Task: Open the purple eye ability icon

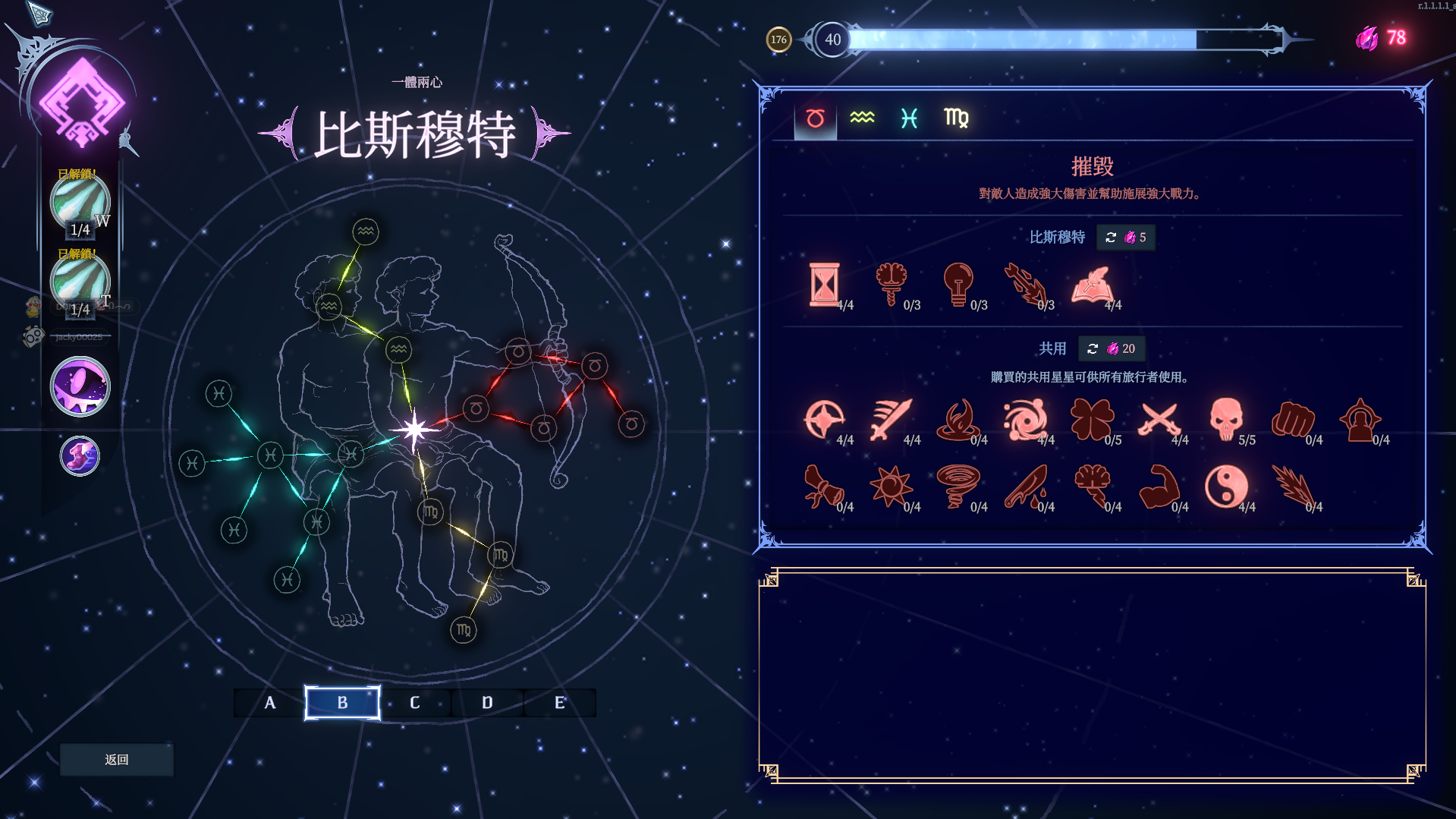Action: pos(80,386)
